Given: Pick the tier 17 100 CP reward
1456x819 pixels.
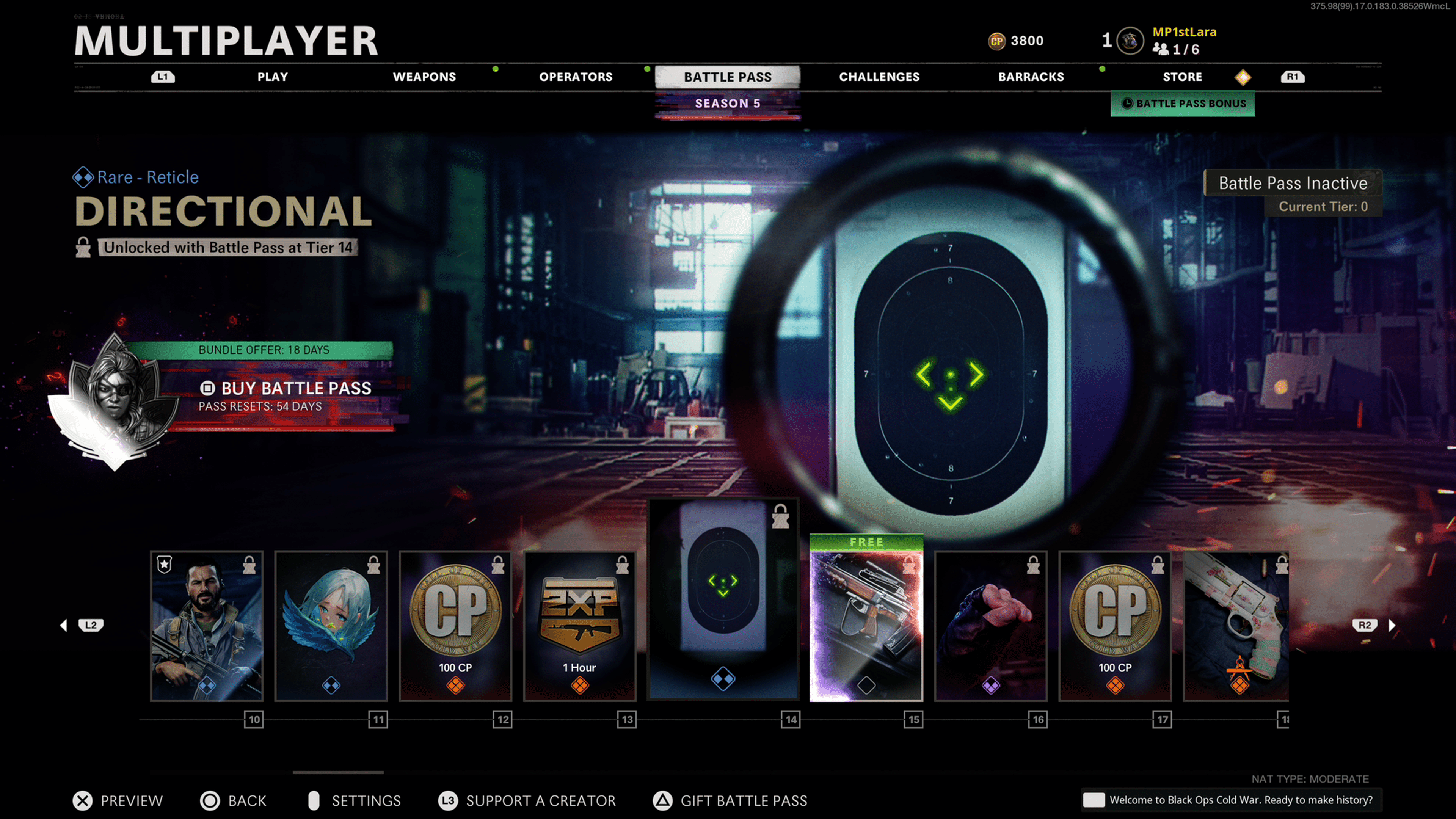Looking at the screenshot, I should (x=1115, y=626).
